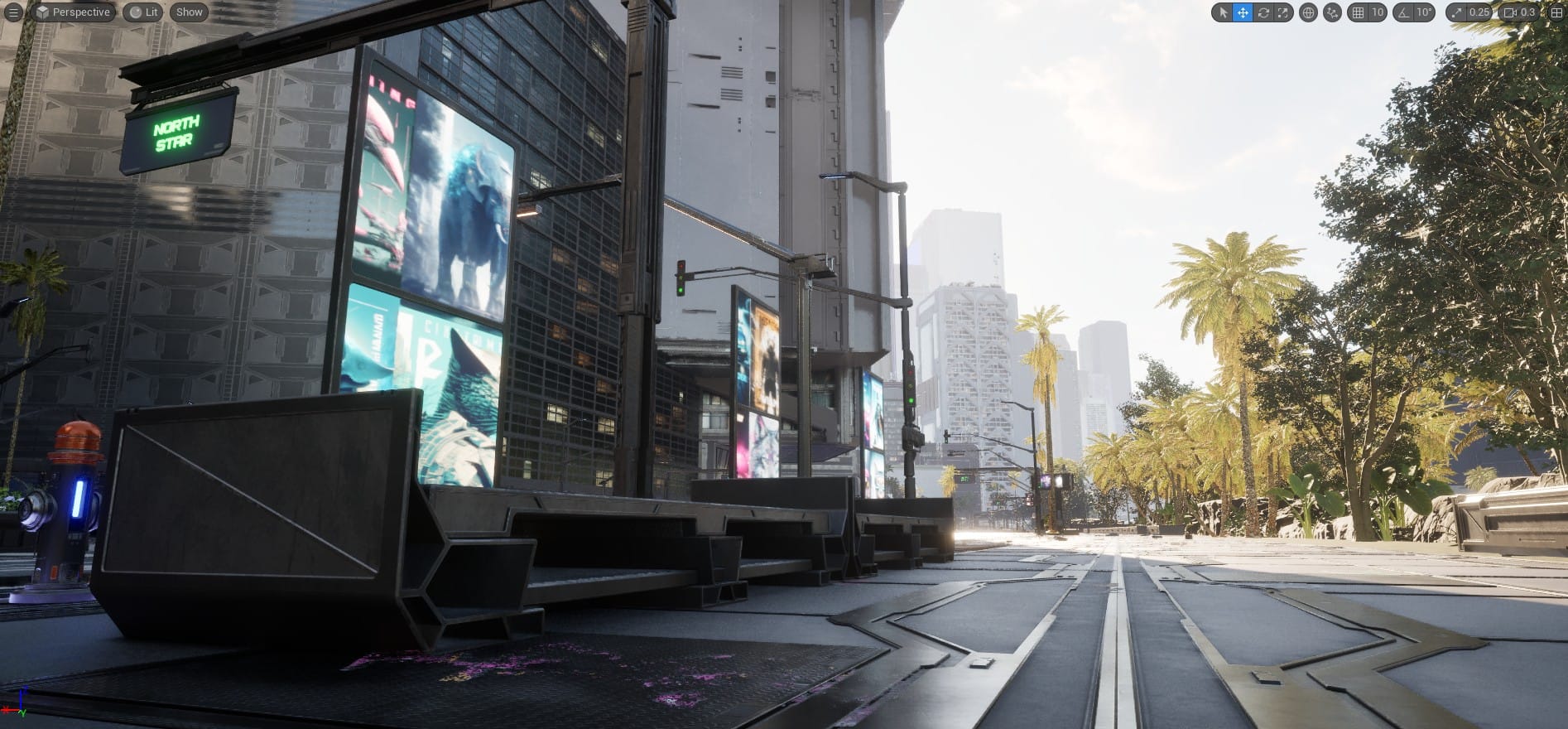
Task: Toggle scale snapping icon
Action: click(1457, 12)
